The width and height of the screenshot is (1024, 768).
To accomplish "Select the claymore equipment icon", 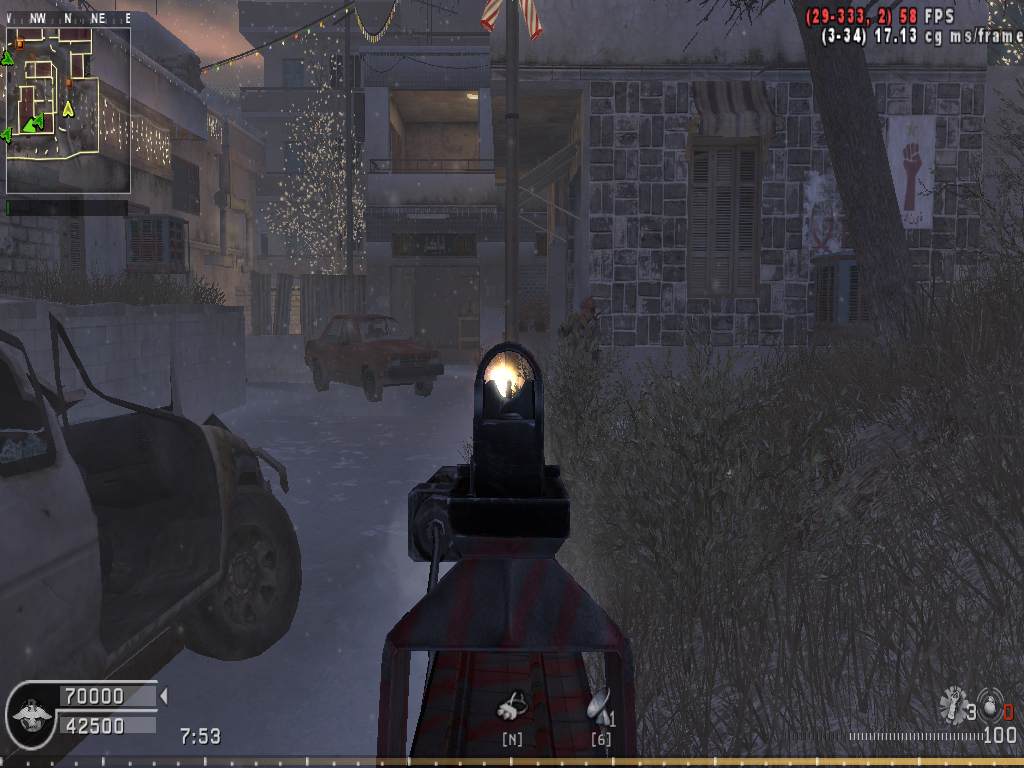I will 598,708.
